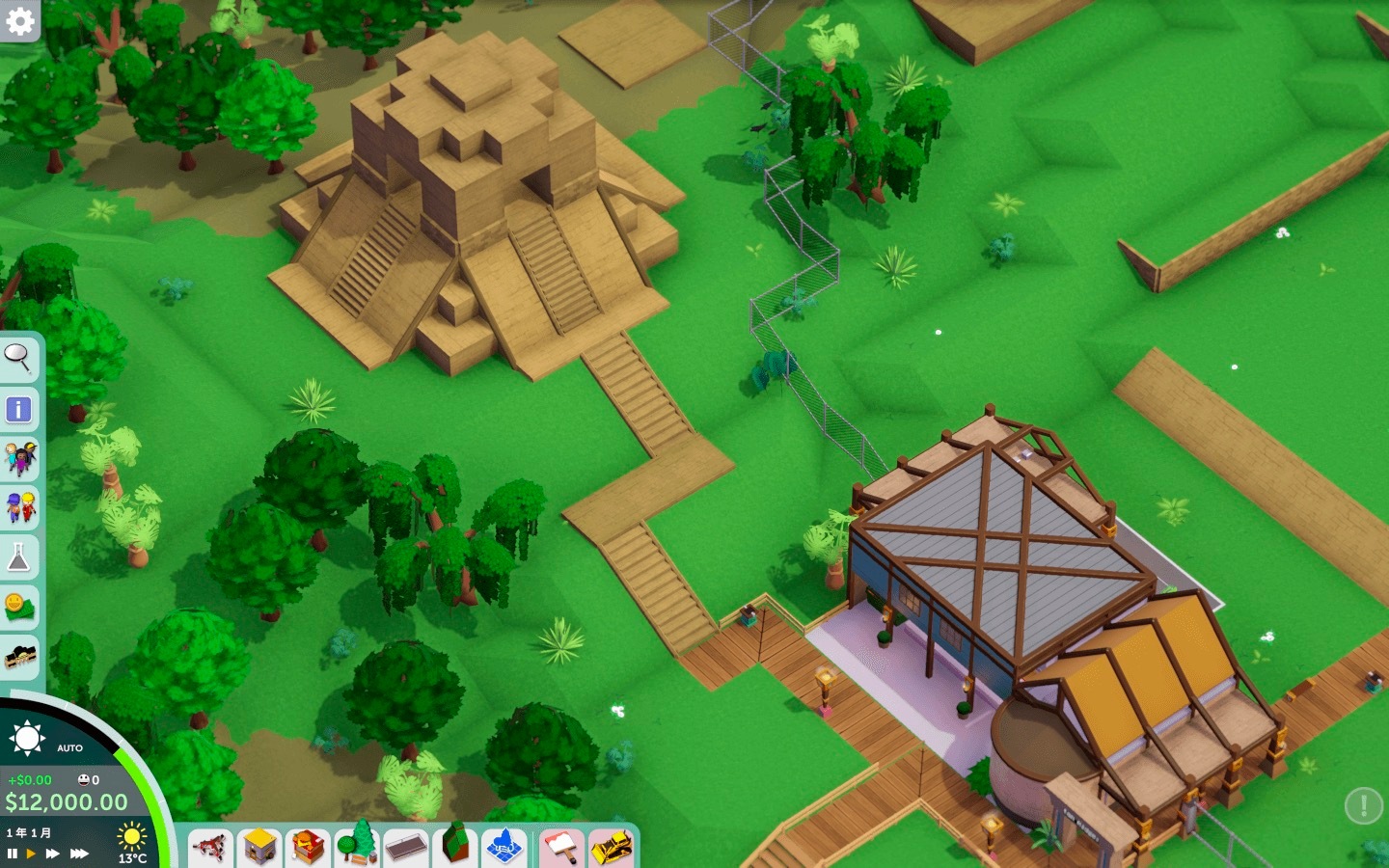Open the building structures menu
This screenshot has width=1389, height=868.
tap(259, 847)
